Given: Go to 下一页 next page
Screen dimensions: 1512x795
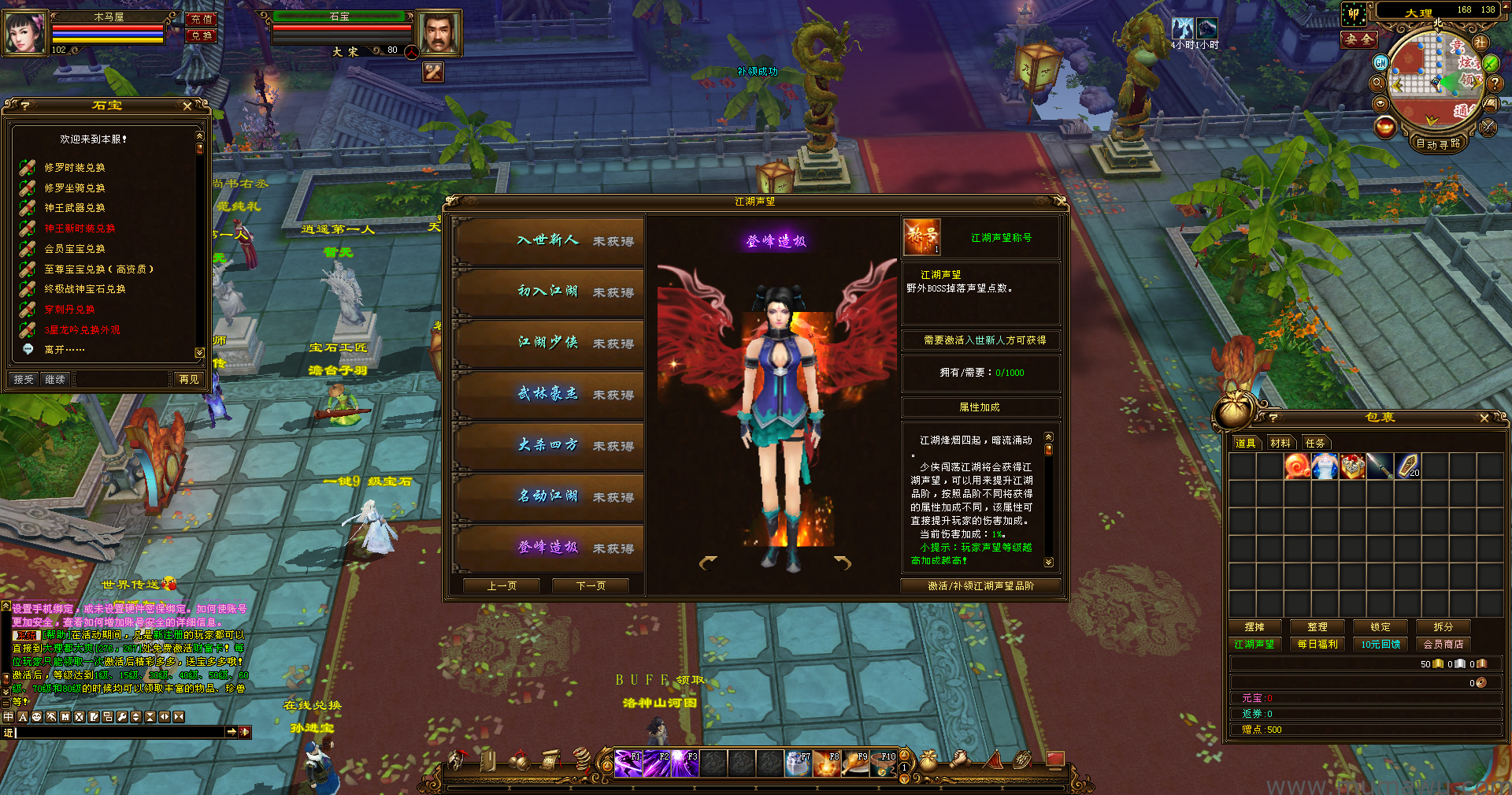Looking at the screenshot, I should 591,586.
